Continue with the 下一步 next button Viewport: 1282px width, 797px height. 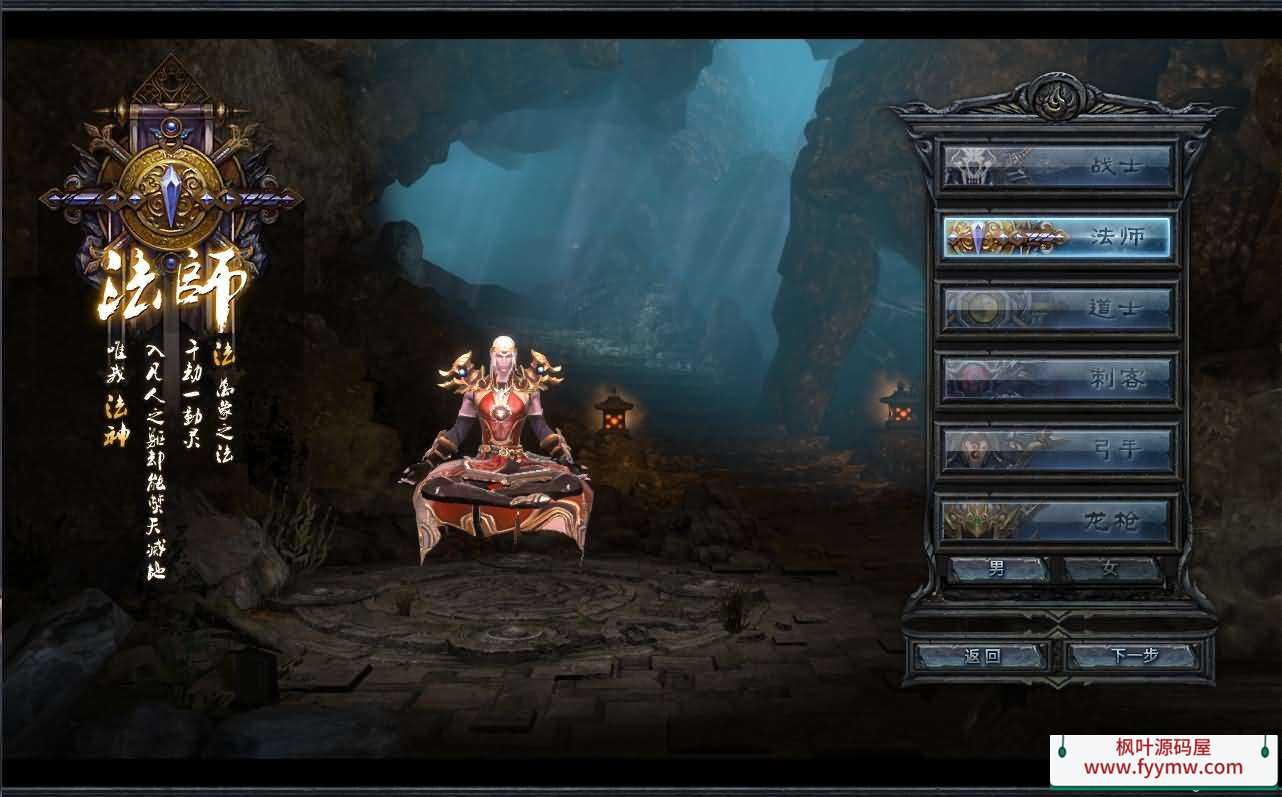coord(1133,656)
